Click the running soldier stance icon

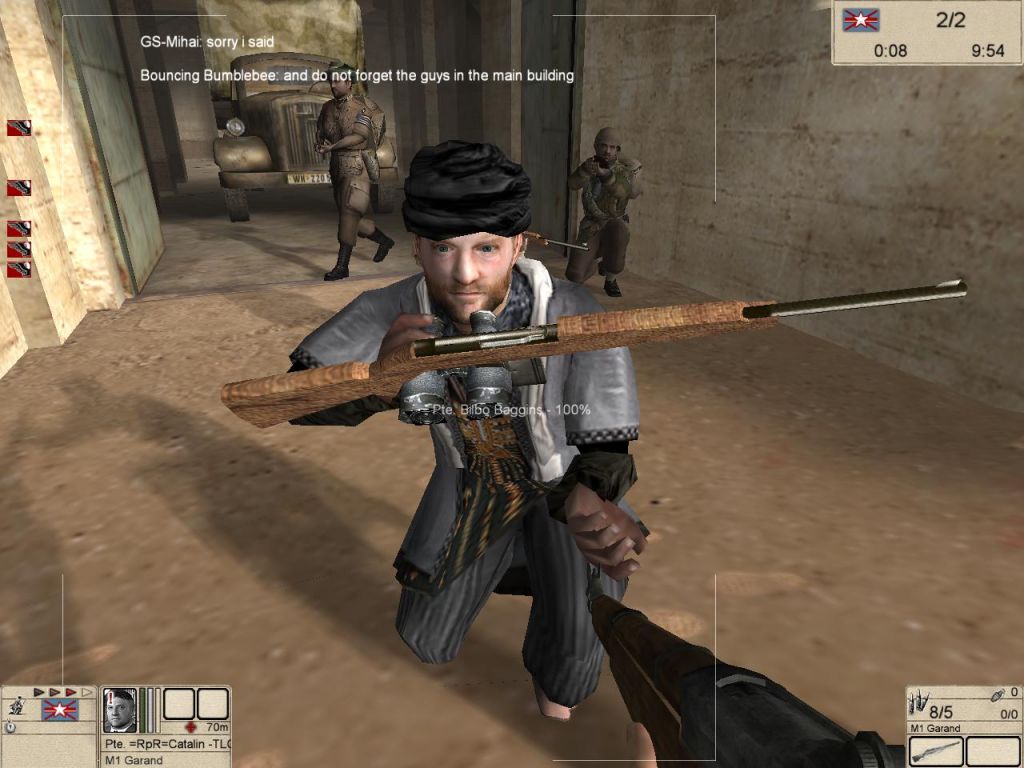coord(15,707)
